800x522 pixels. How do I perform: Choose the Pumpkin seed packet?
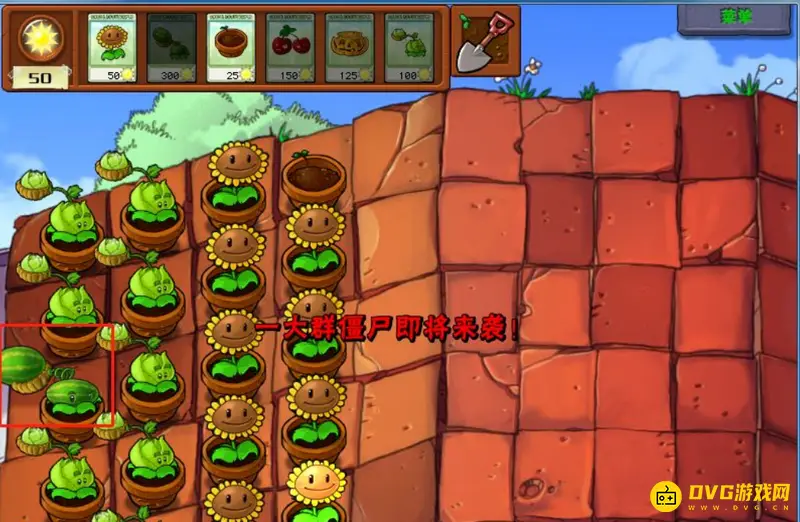tap(350, 47)
